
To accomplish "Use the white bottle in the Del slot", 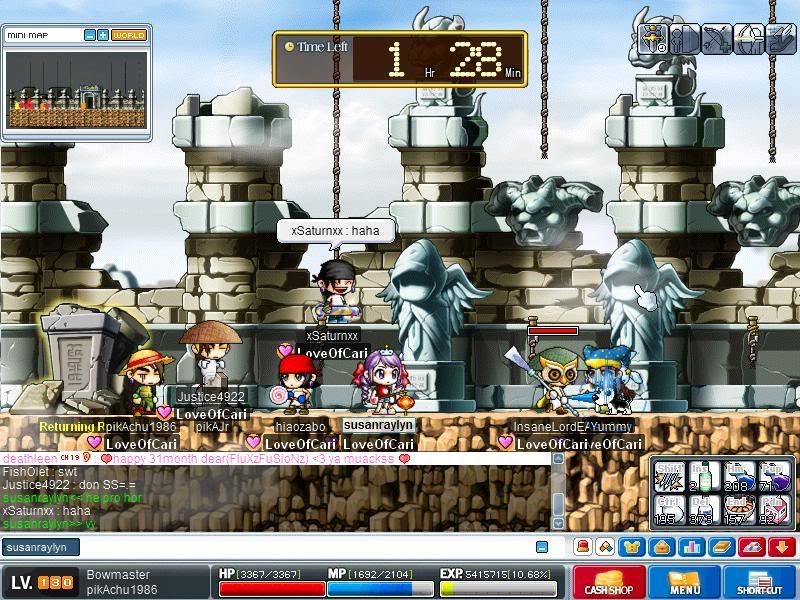I will [703, 509].
